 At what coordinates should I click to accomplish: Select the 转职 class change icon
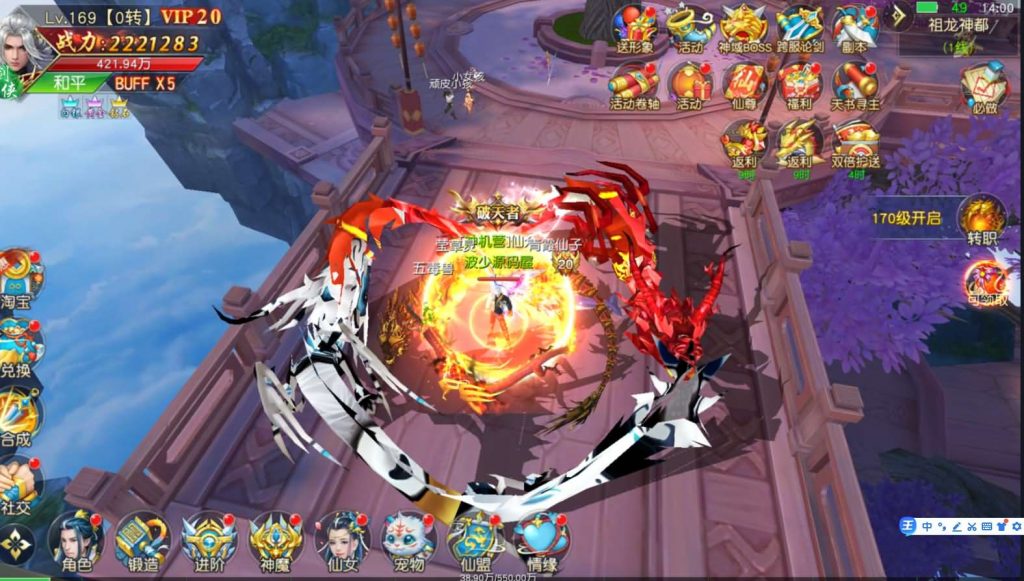click(x=980, y=218)
